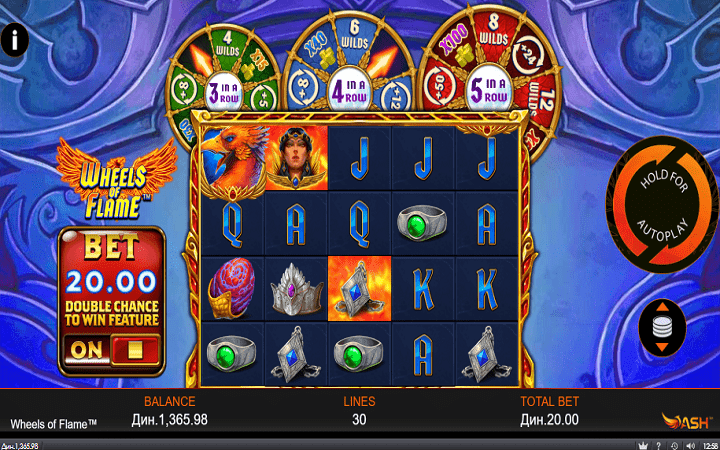Mute sound with the speaker icon
The width and height of the screenshot is (720, 450).
(x=690, y=445)
